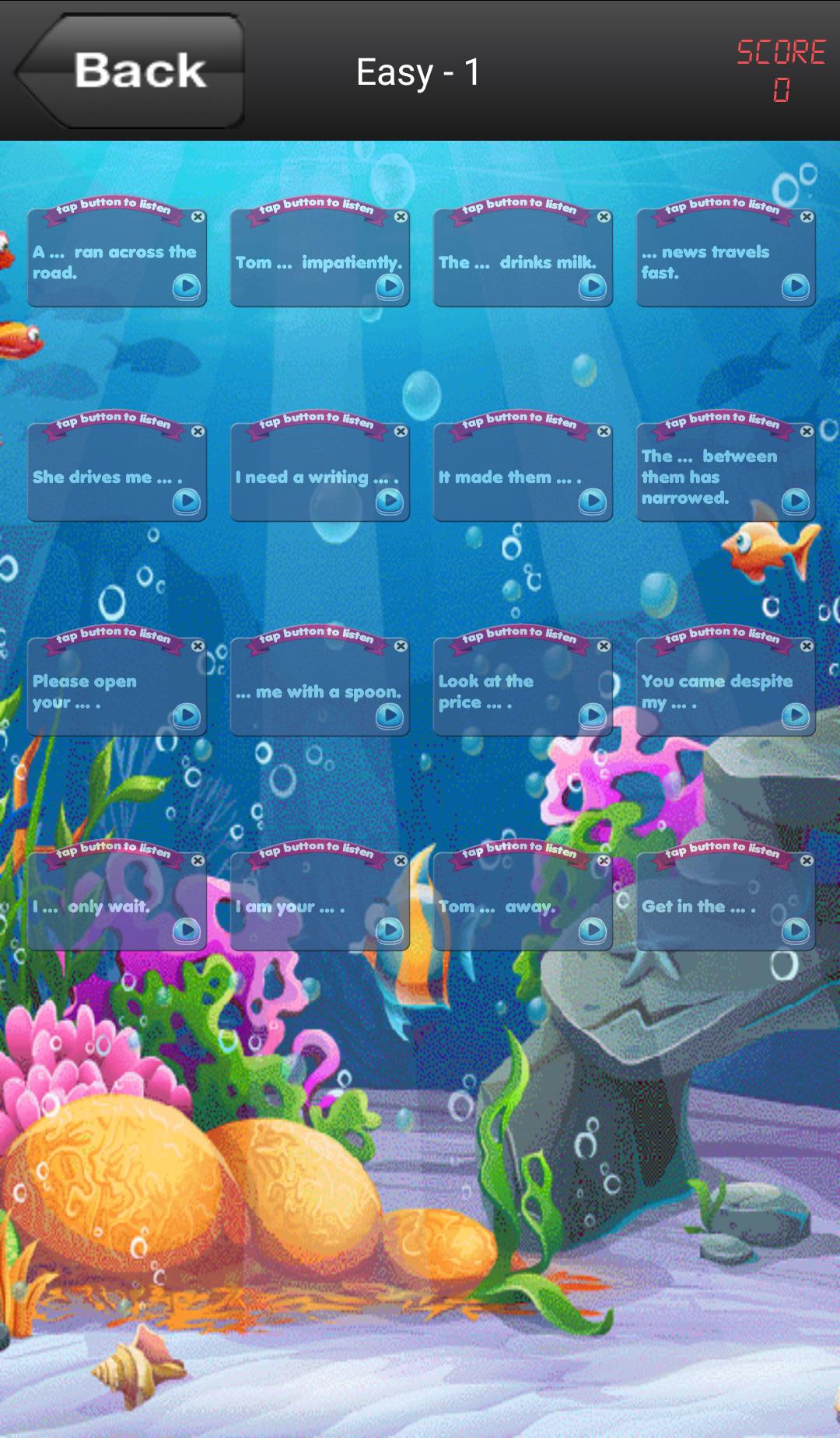Screen dimensions: 840x1438
Task: Go back using the Back button
Action: point(132,72)
